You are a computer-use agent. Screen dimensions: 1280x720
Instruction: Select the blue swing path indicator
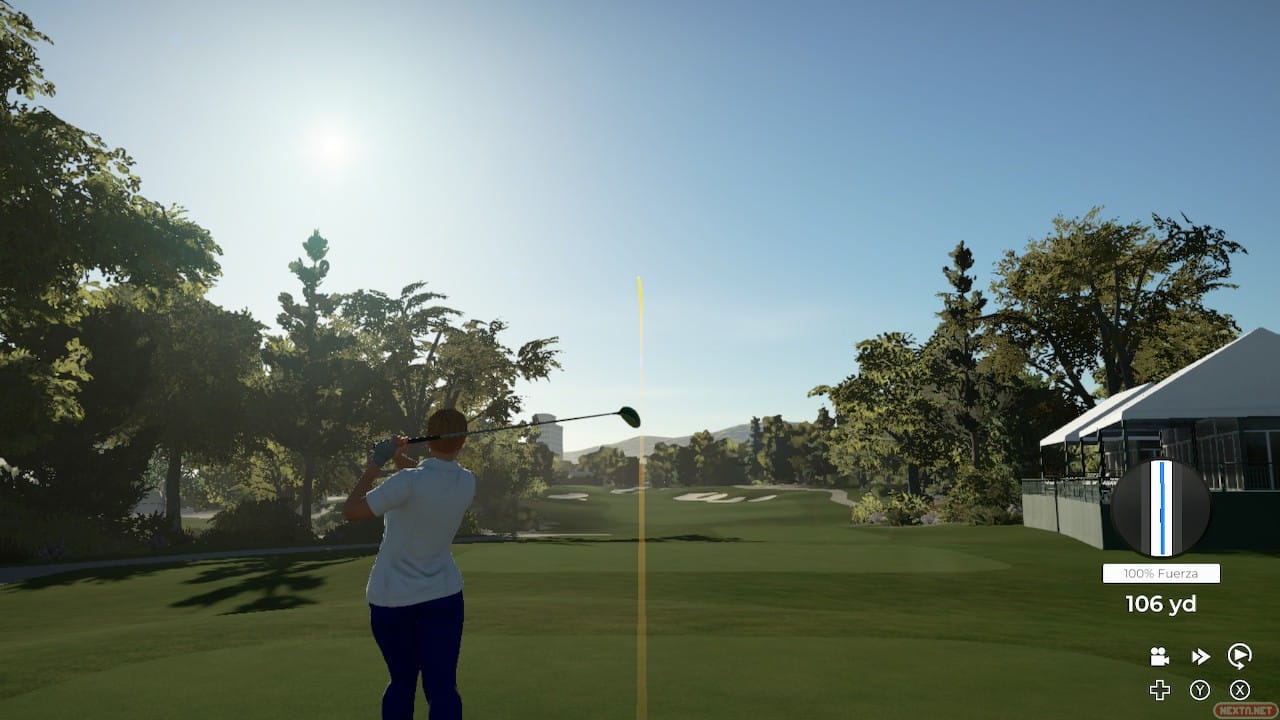coord(1161,505)
